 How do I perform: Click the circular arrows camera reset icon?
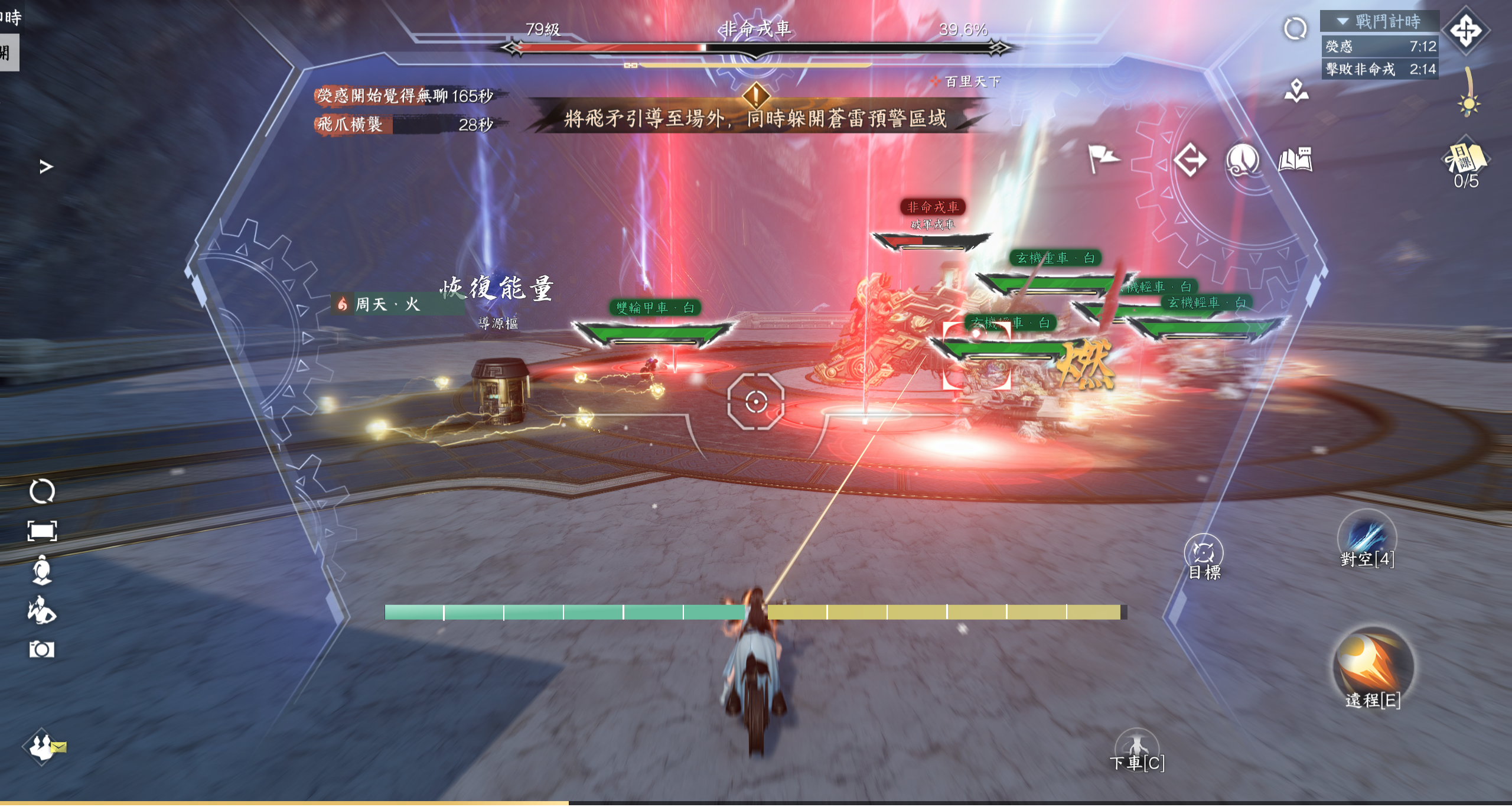coord(42,492)
